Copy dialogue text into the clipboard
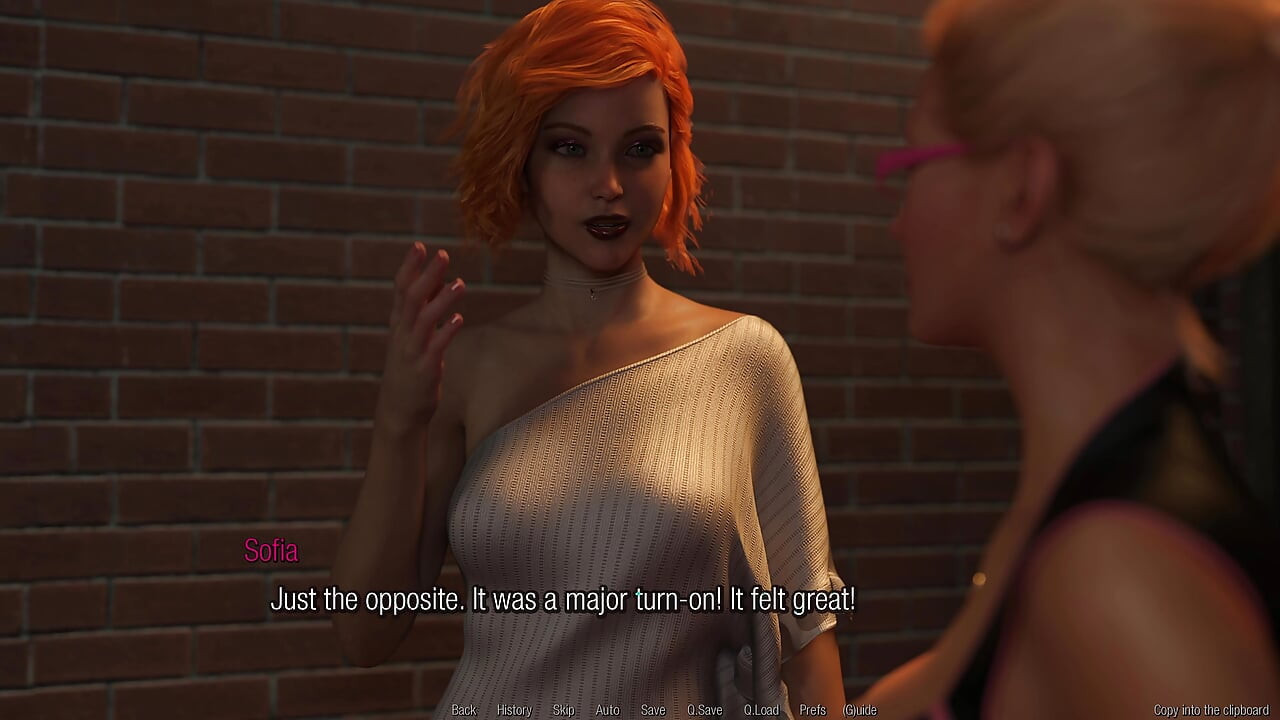1280x720 pixels. 1211,710
